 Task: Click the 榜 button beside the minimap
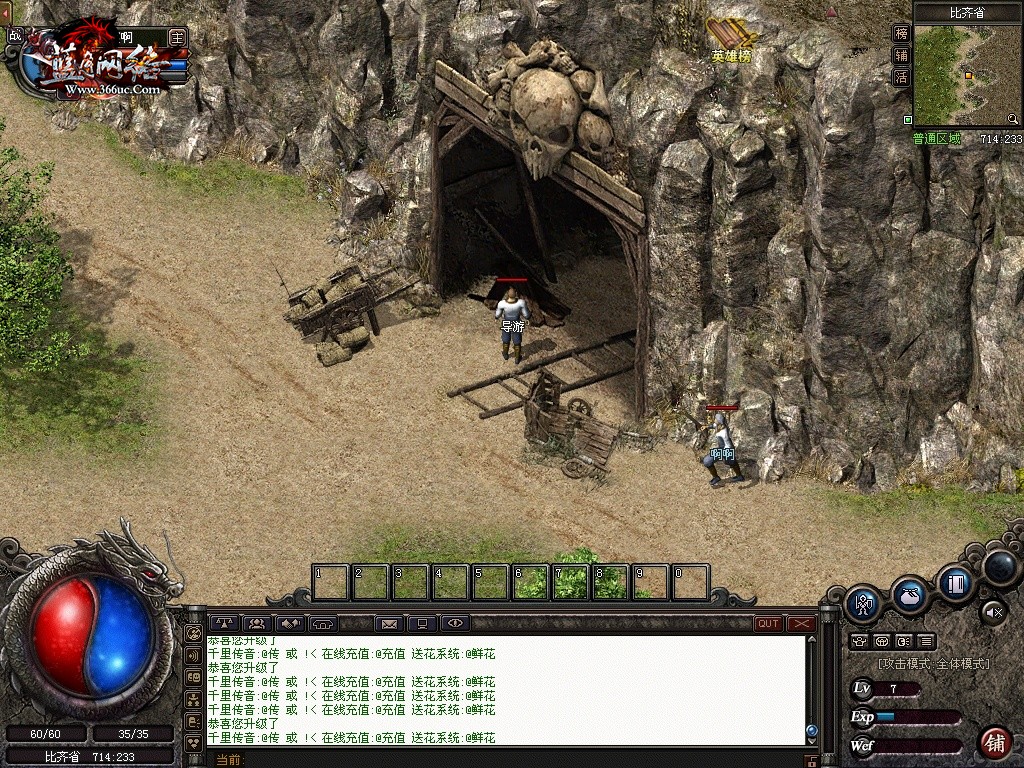[x=901, y=33]
